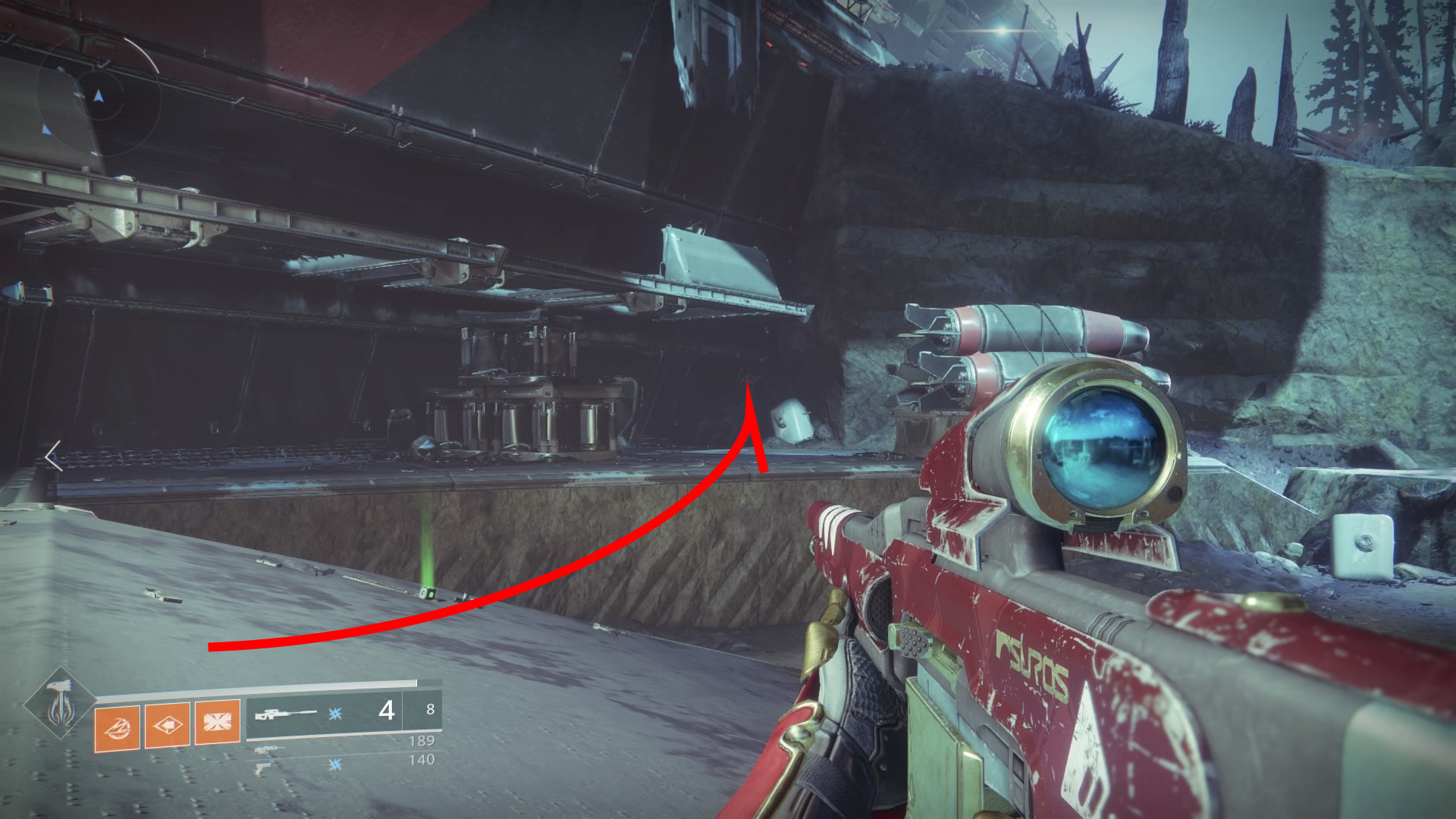
Task: Click the circular radar in the corner
Action: [x=99, y=96]
